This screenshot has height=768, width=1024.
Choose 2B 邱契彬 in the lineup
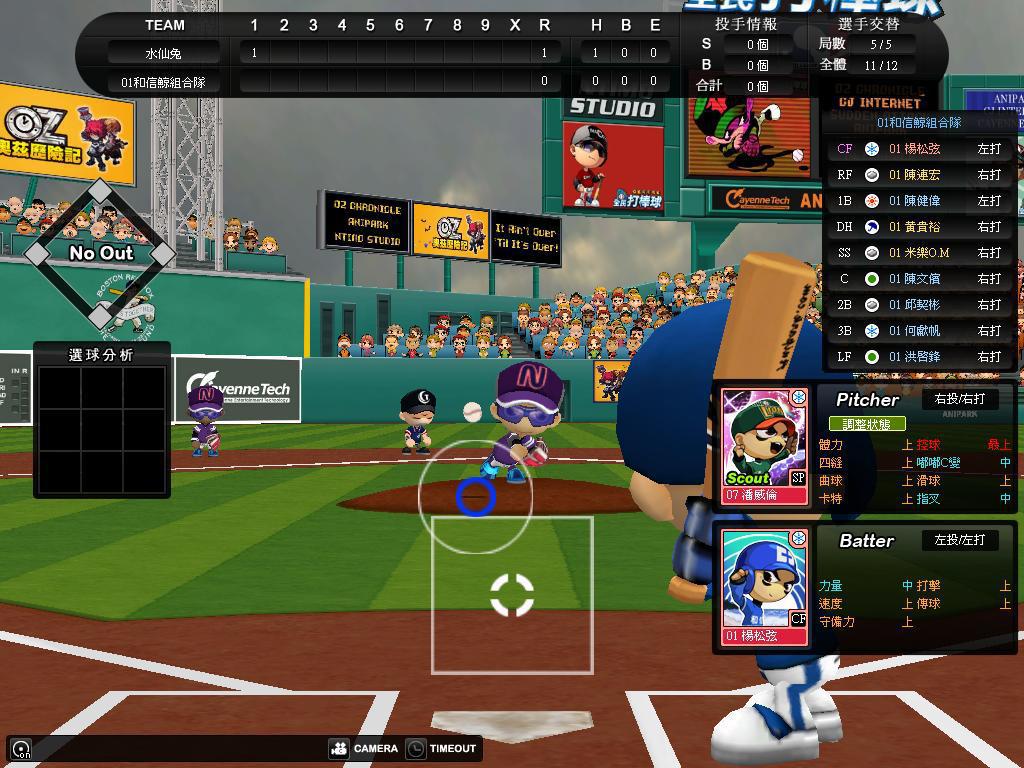click(x=919, y=305)
